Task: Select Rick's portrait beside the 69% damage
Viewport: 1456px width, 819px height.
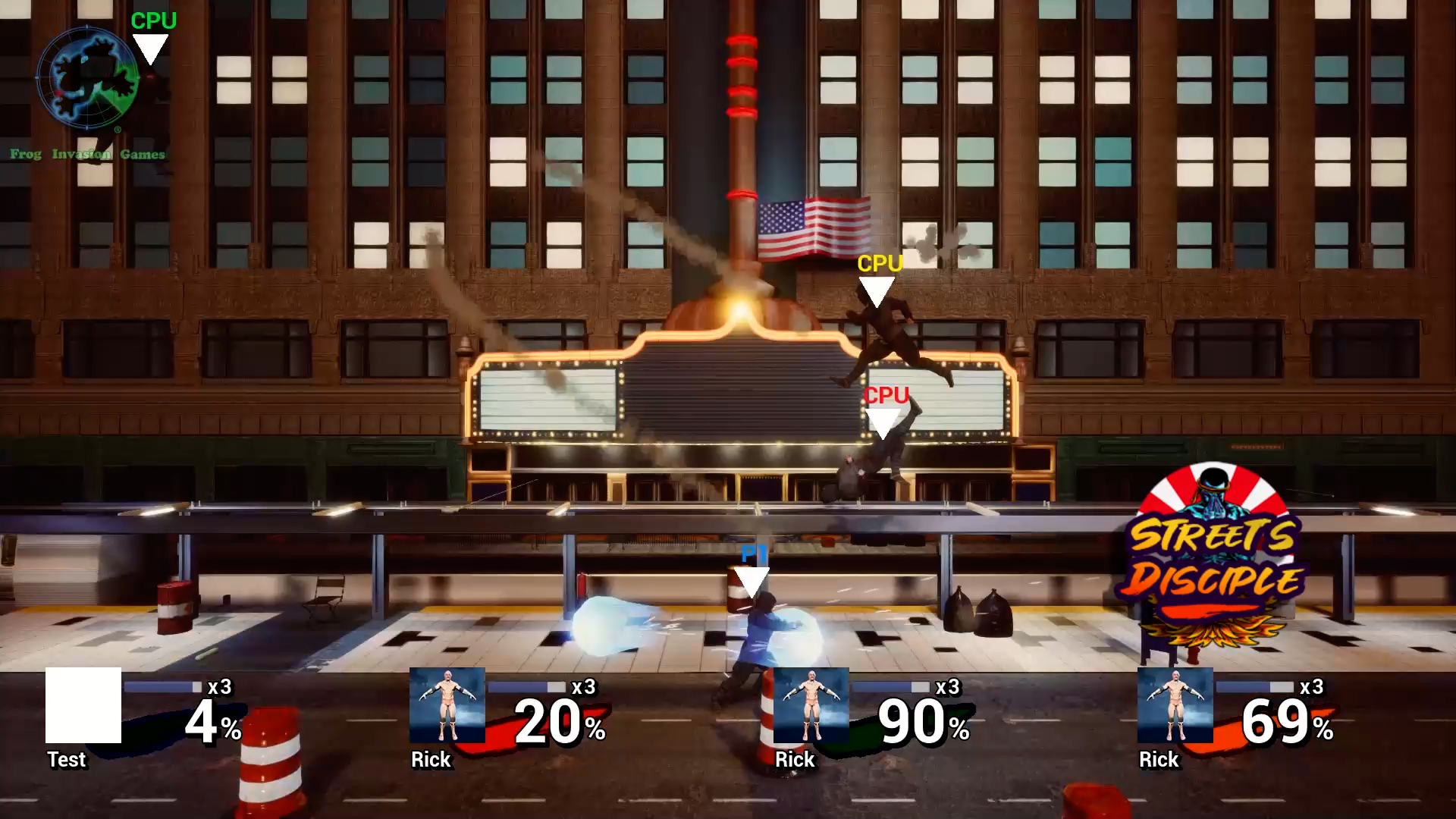Action: [x=1175, y=705]
